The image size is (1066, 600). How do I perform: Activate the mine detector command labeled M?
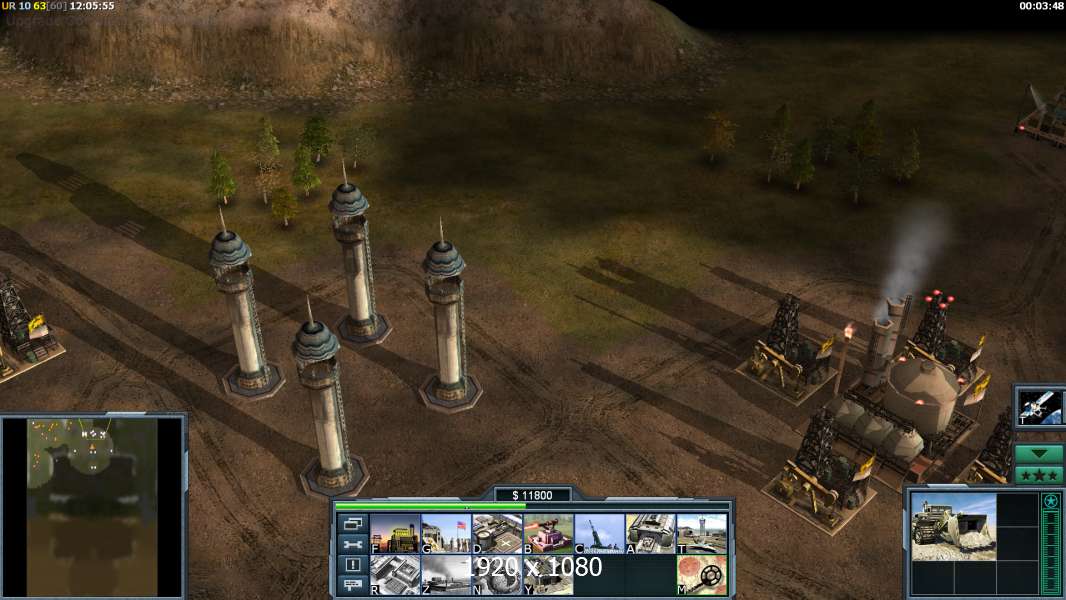701,575
